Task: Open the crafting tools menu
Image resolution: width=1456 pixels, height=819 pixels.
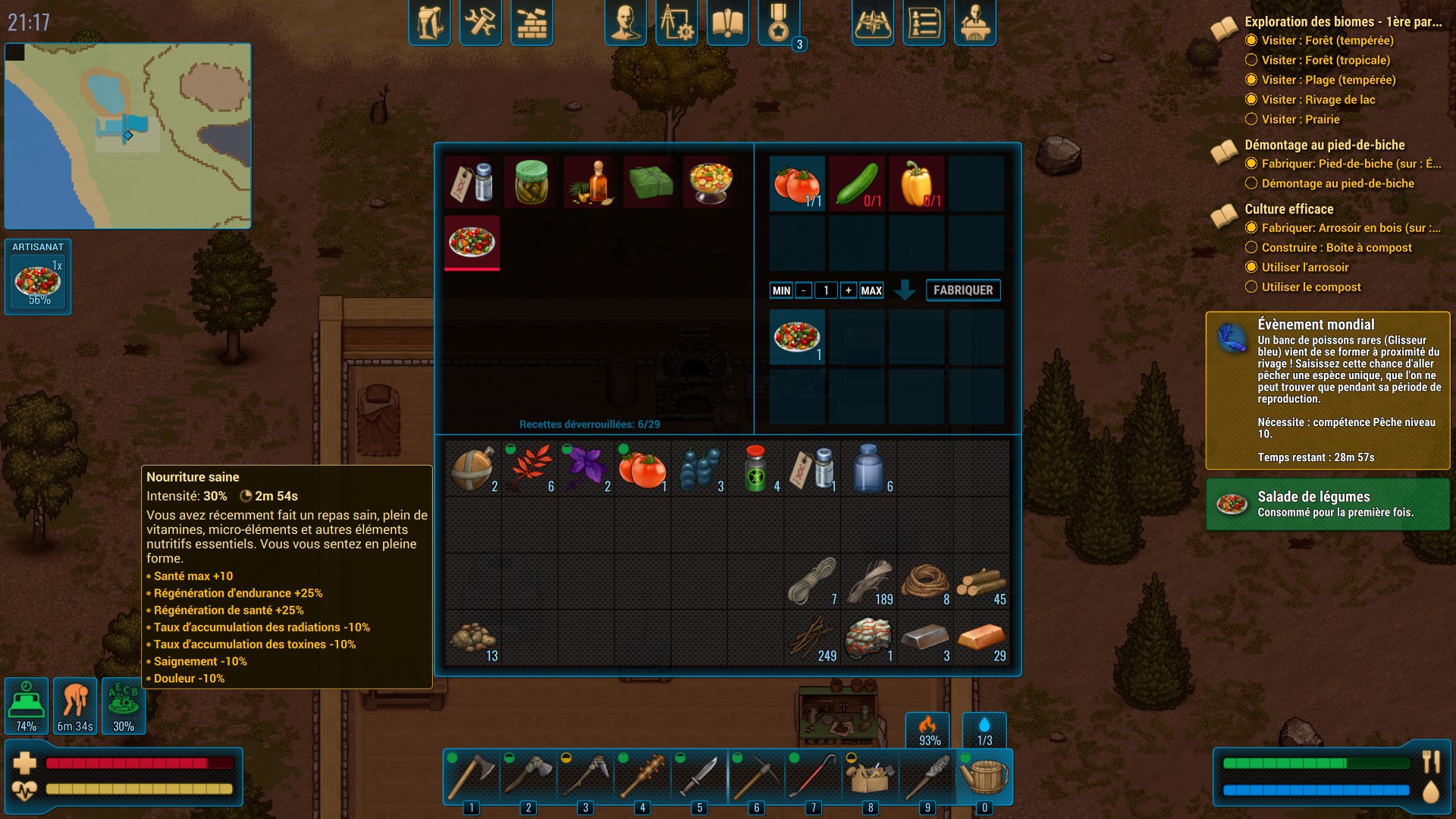Action: [x=480, y=23]
